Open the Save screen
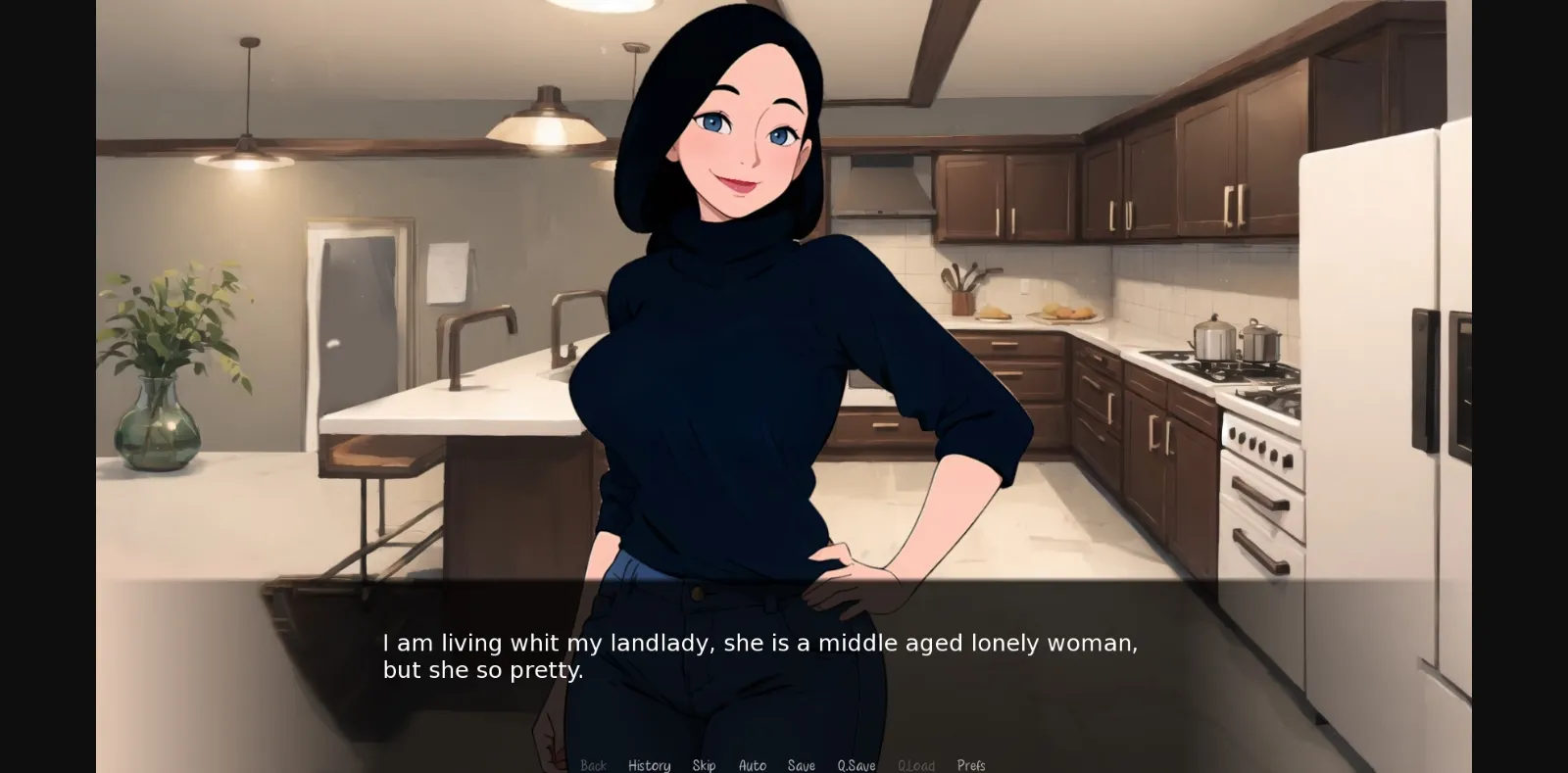Screen dimensions: 1568x773 [802, 765]
